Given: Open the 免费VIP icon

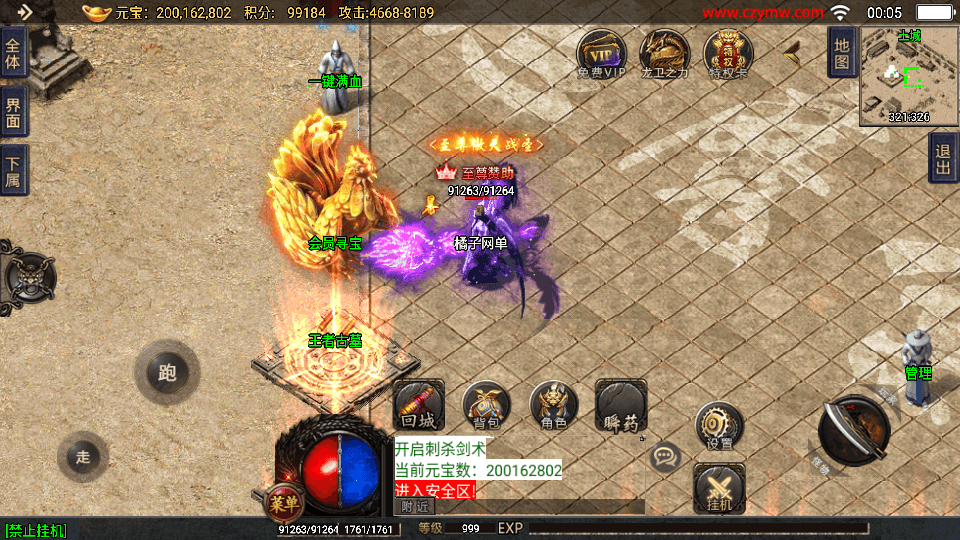Looking at the screenshot, I should click(x=601, y=53).
